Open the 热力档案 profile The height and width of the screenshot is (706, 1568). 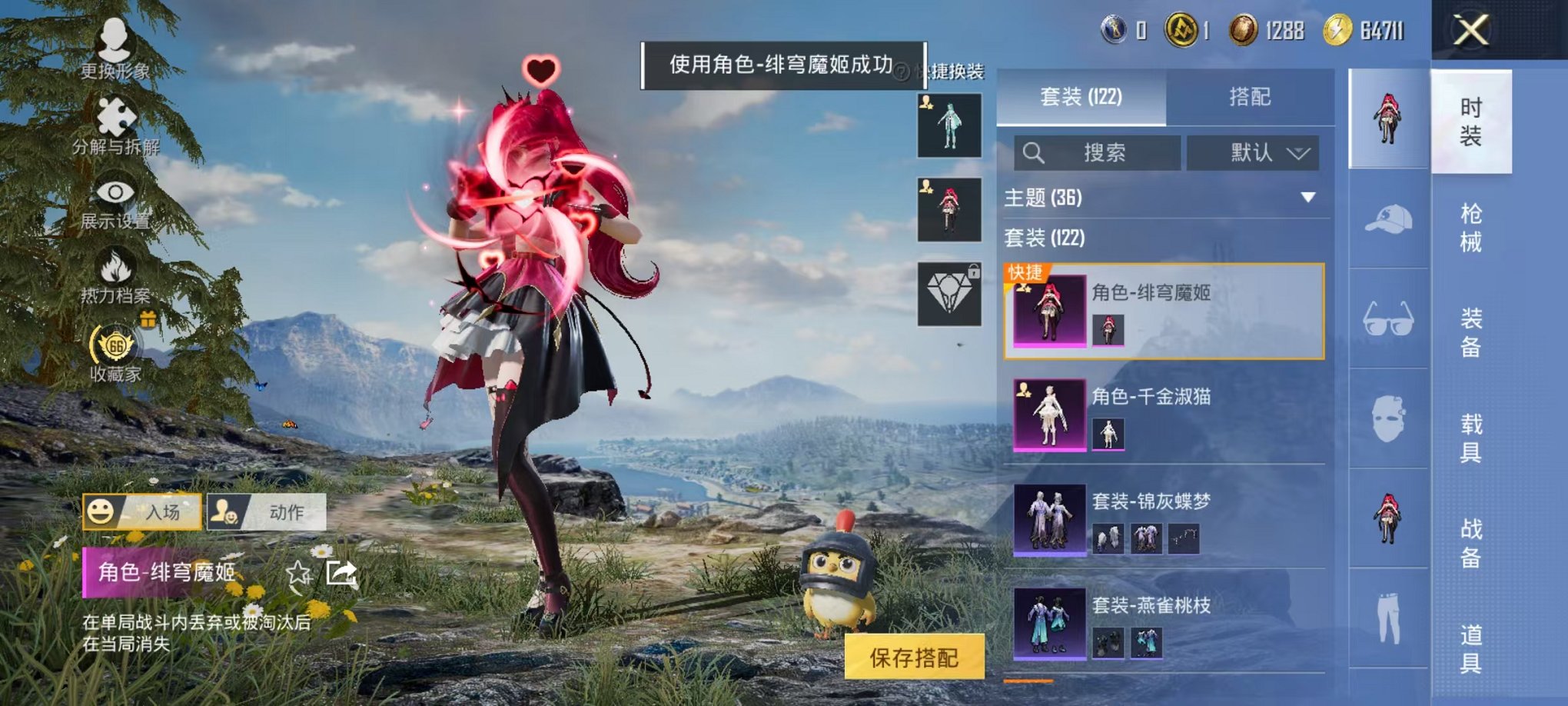113,269
